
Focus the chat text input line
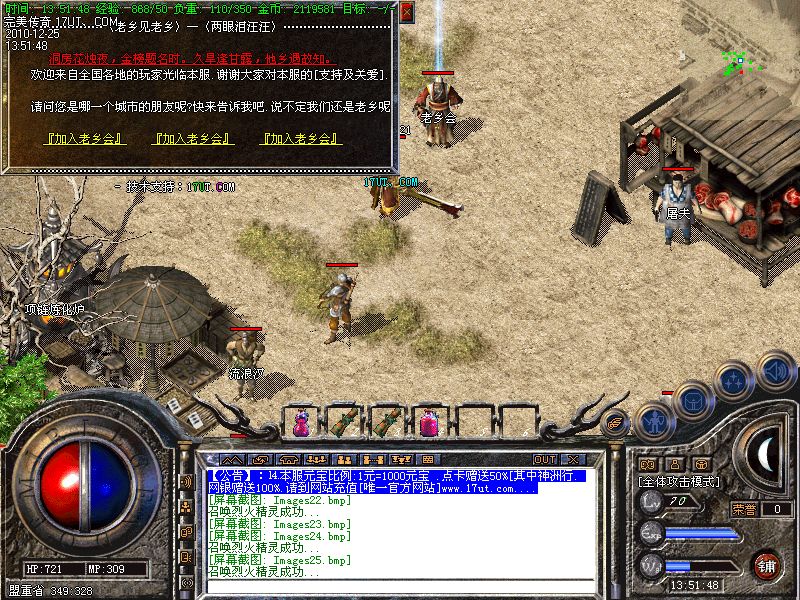[x=400, y=584]
